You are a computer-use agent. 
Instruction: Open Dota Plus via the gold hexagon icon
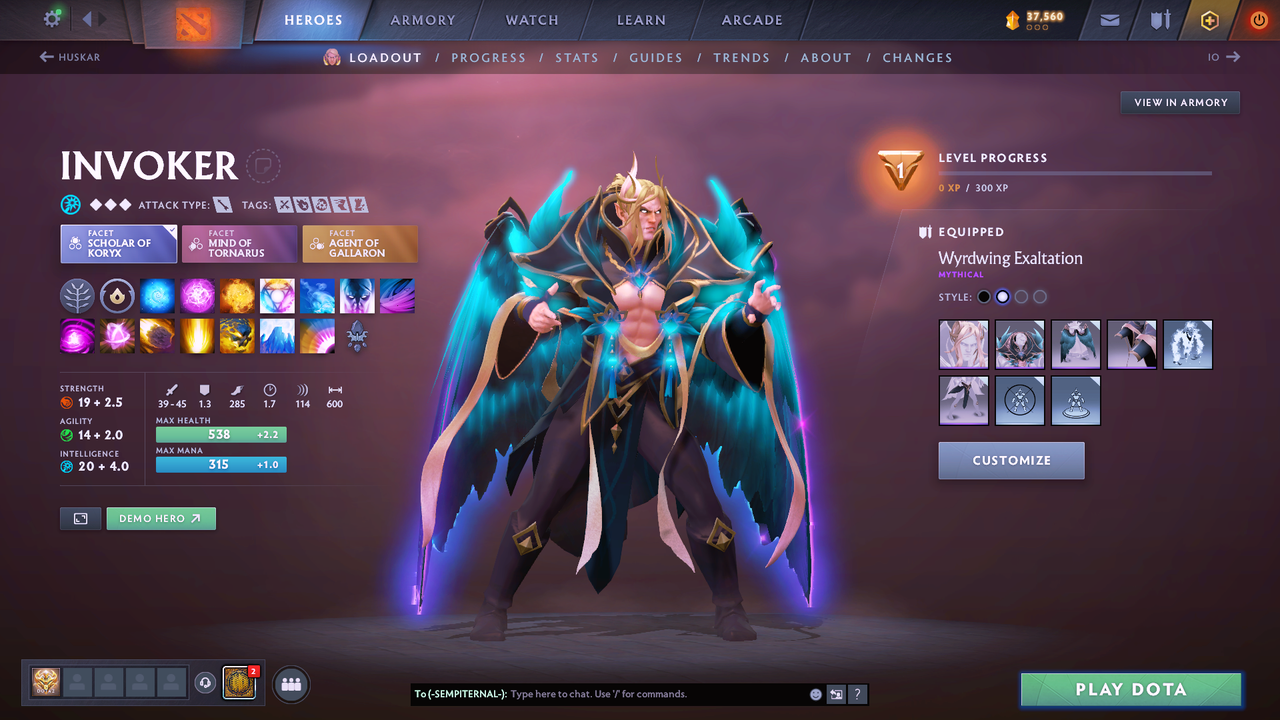coord(1209,19)
